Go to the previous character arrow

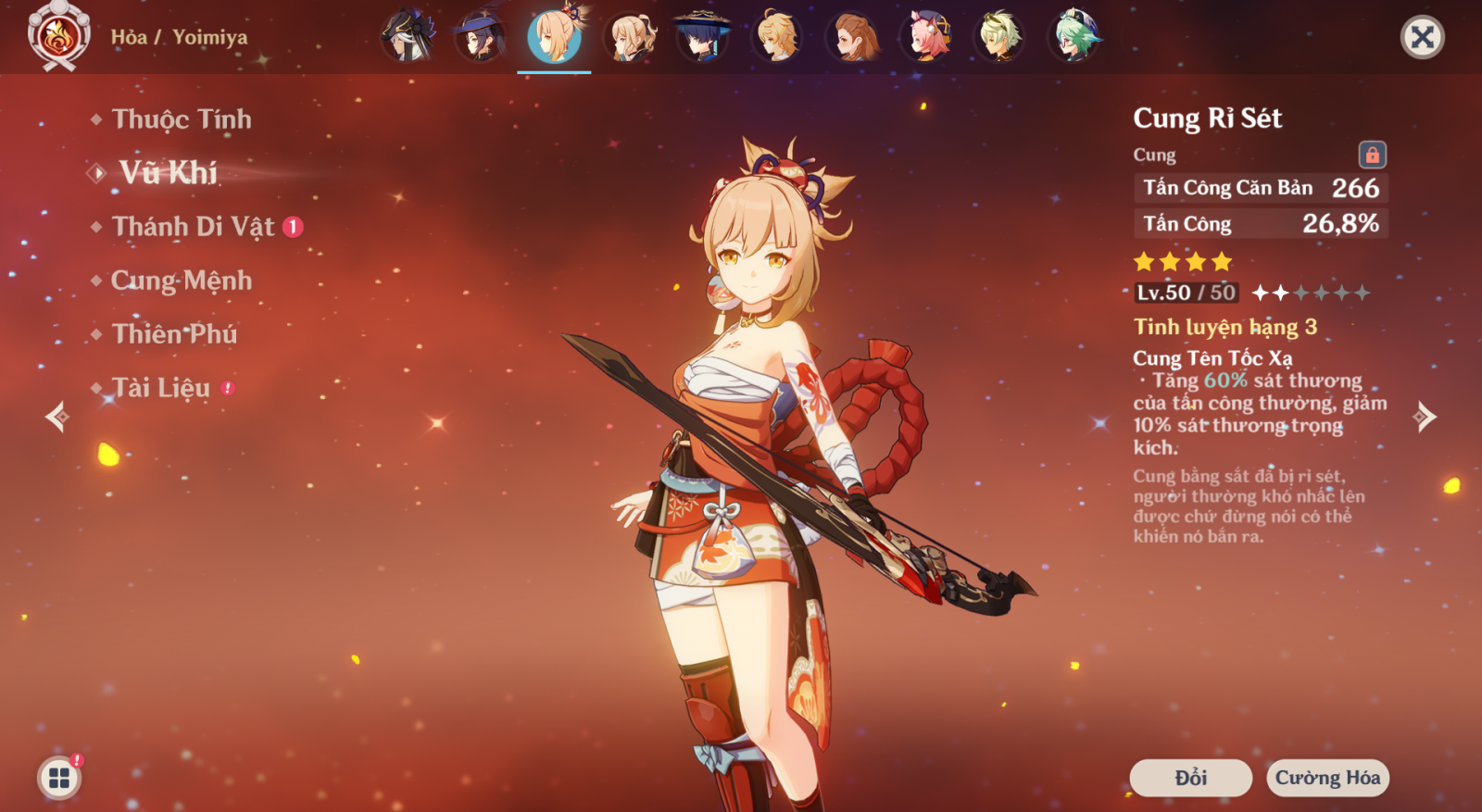point(57,417)
